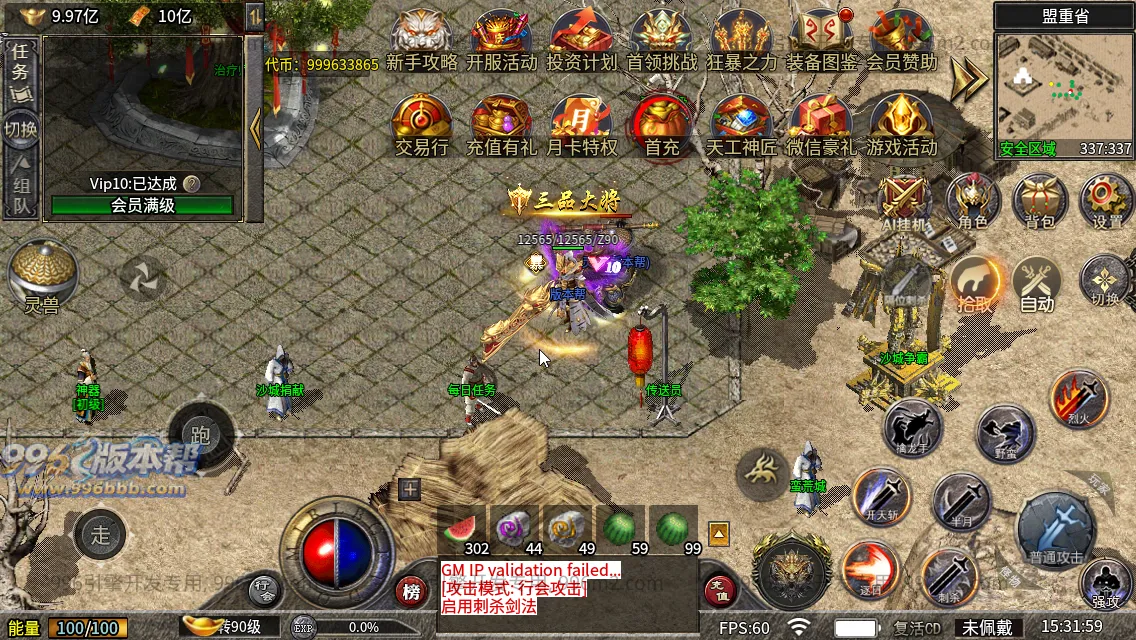Screen dimensions: 1136x640
Task: Activate the 烈火 flame sword skill
Action: click(x=1078, y=398)
